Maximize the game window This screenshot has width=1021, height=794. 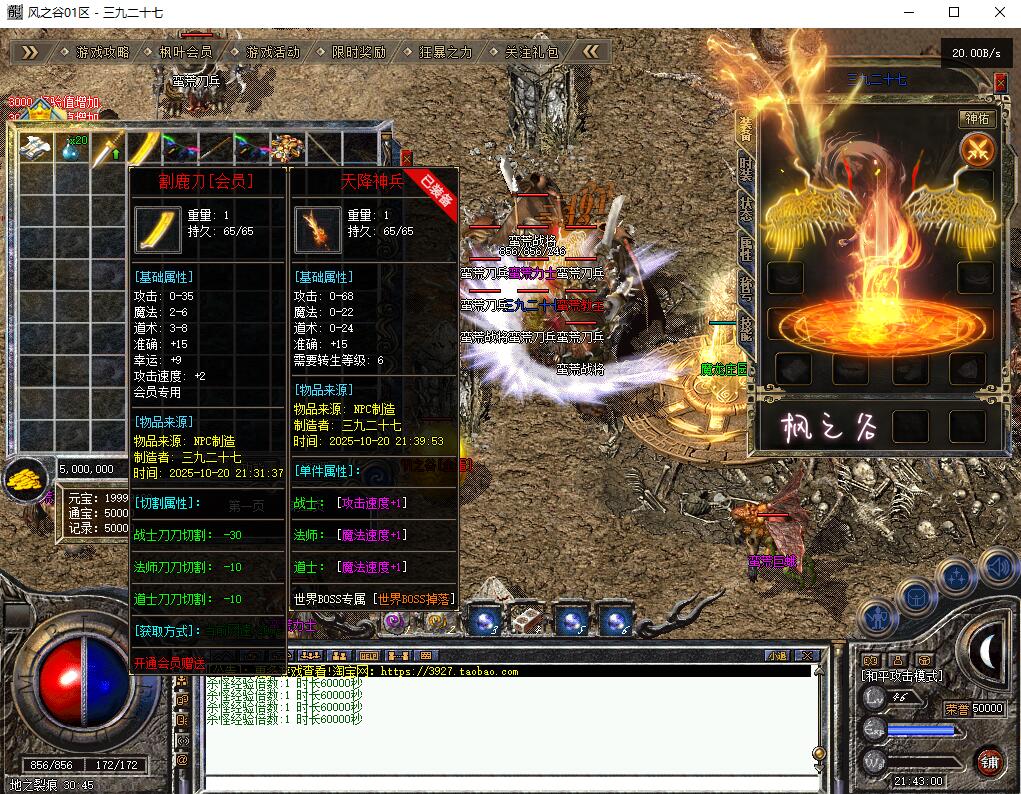click(x=954, y=12)
